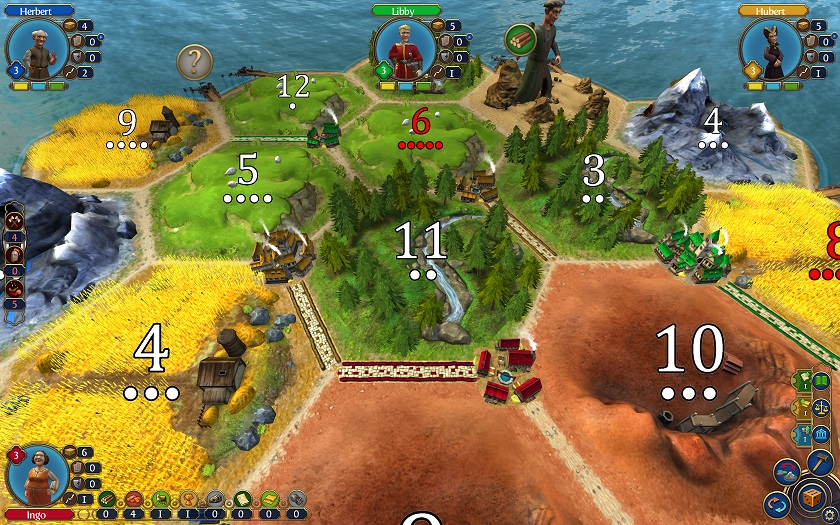Click the green paper commodity card
Screen dimensions: 840x525
(x=241, y=499)
